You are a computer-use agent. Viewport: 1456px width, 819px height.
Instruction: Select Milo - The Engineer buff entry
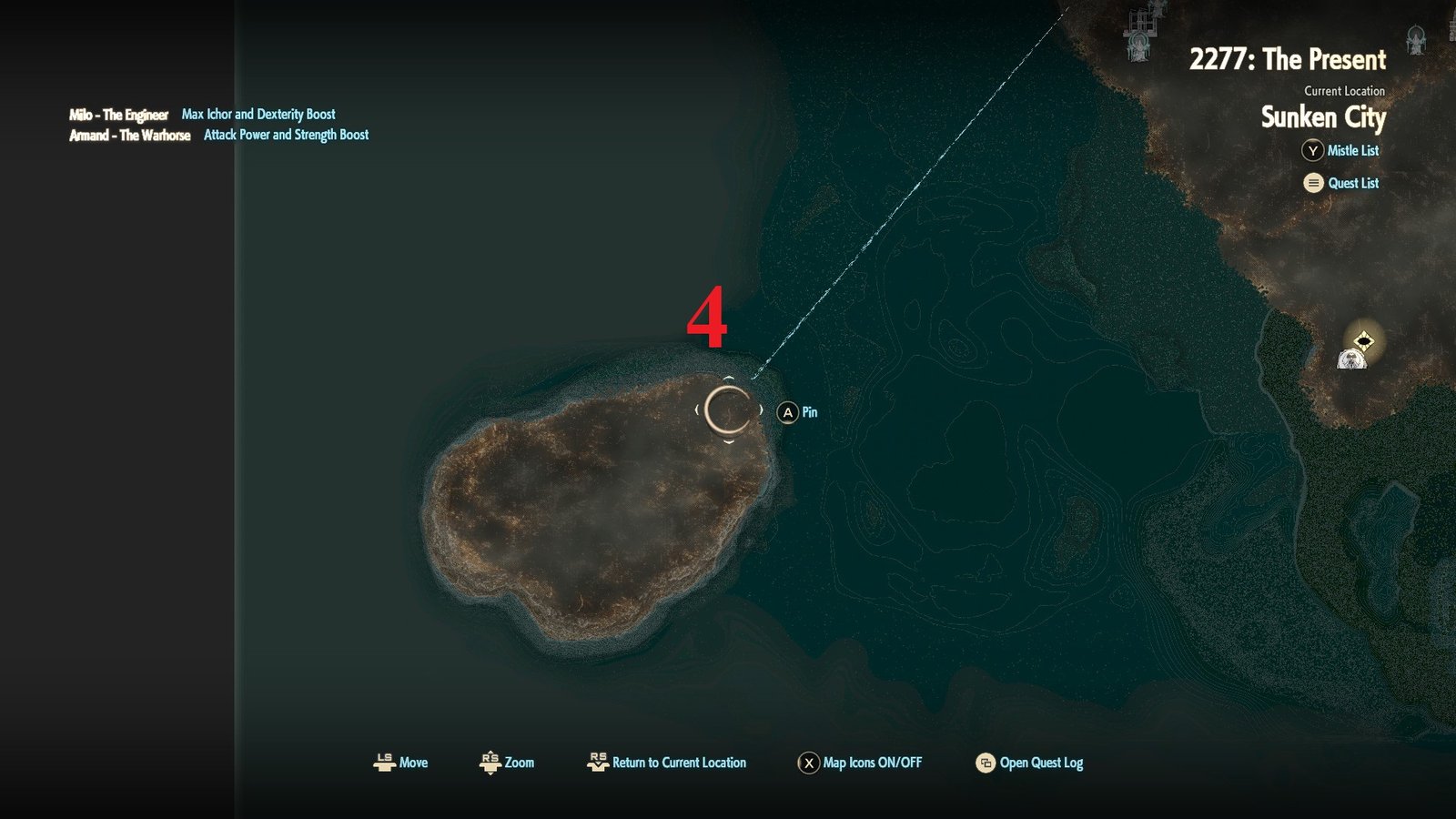click(x=119, y=115)
